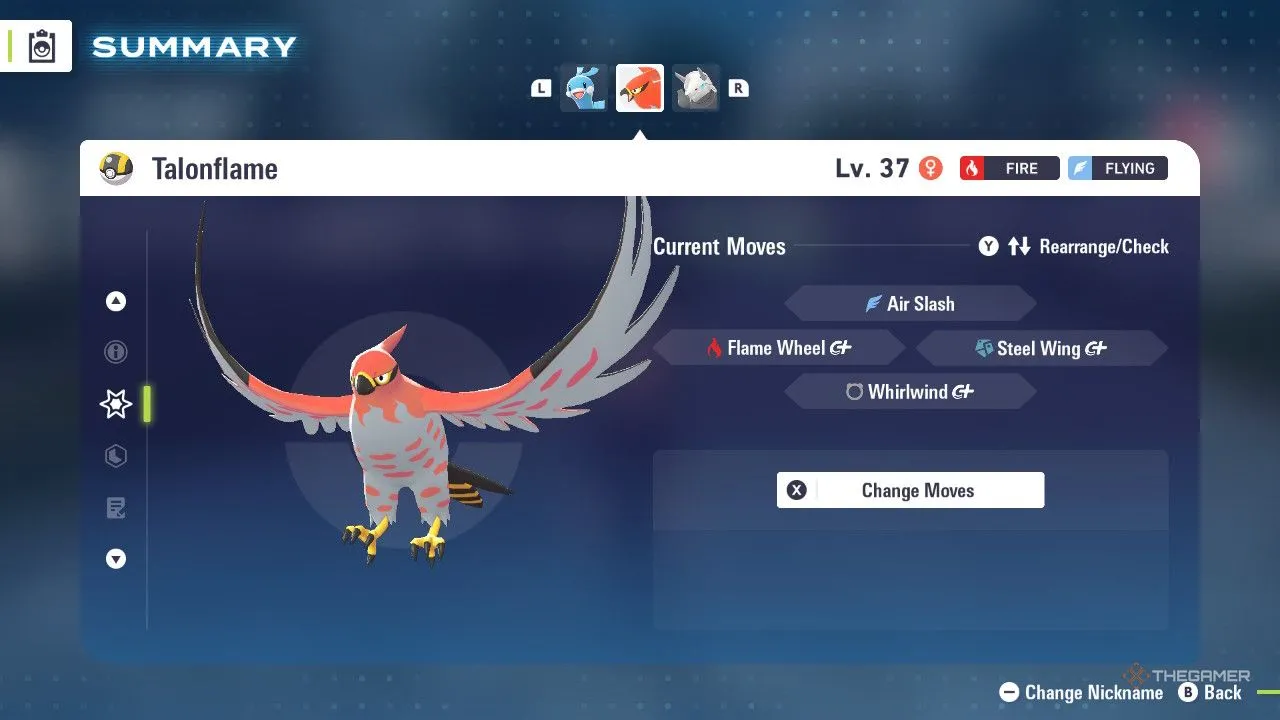The width and height of the screenshot is (1280, 720).
Task: Click the female gender symbol next to Lv. 37
Action: pyautogui.click(x=930, y=168)
